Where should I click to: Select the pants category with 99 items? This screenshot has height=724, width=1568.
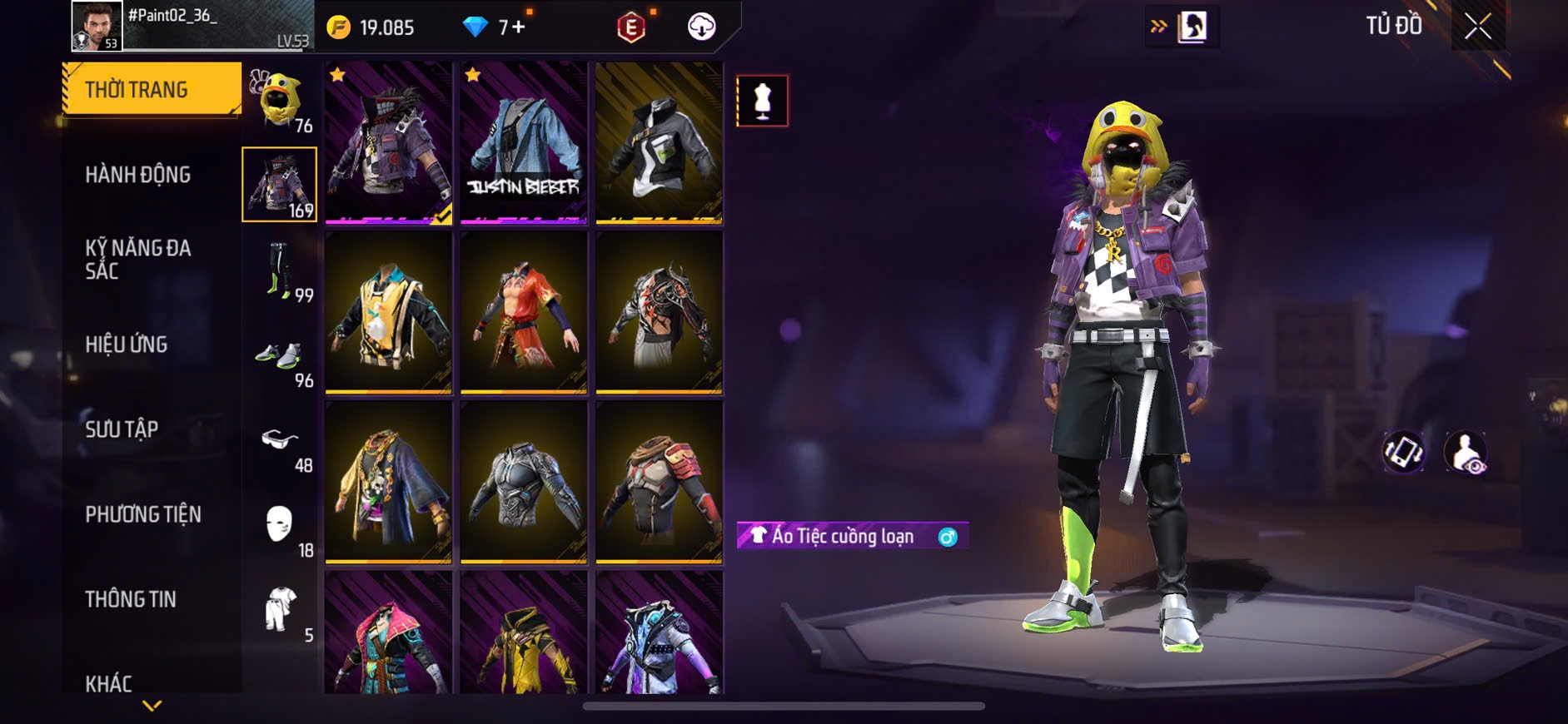tap(281, 270)
